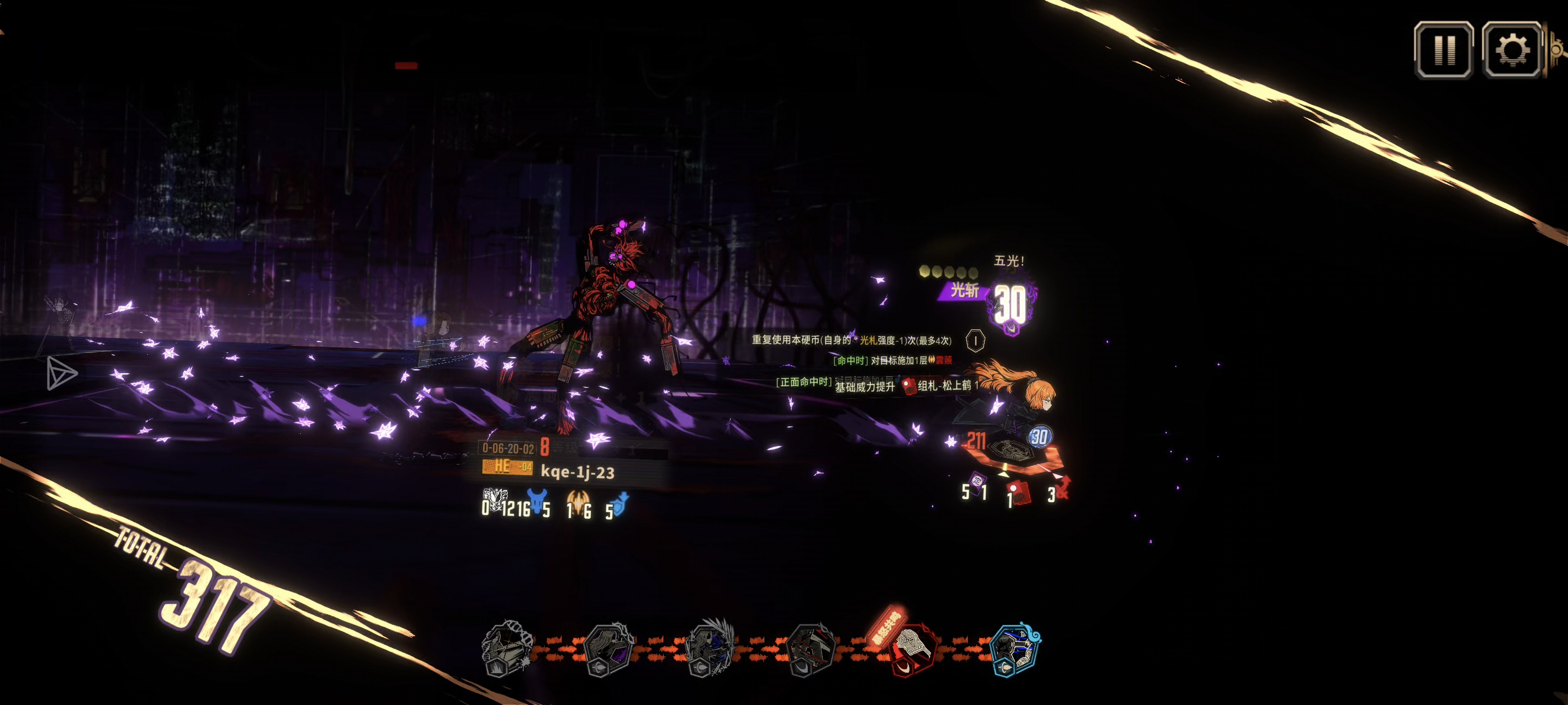Click the 光斩 skill name label
Image resolution: width=1568 pixels, height=705 pixels.
964,291
